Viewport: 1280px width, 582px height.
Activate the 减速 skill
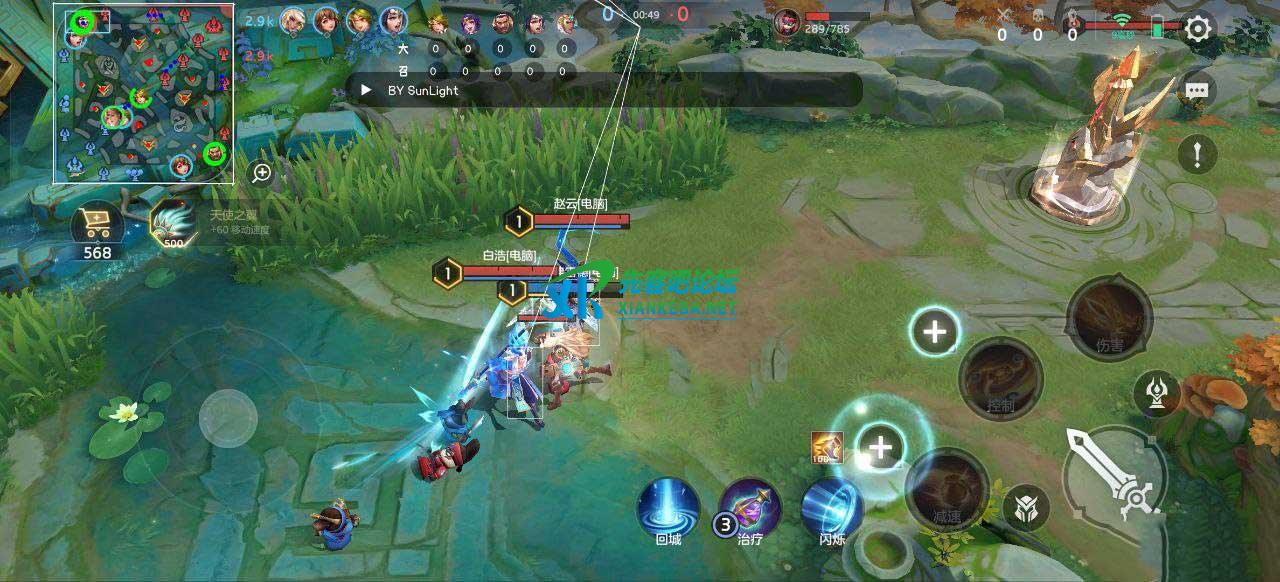click(x=945, y=488)
